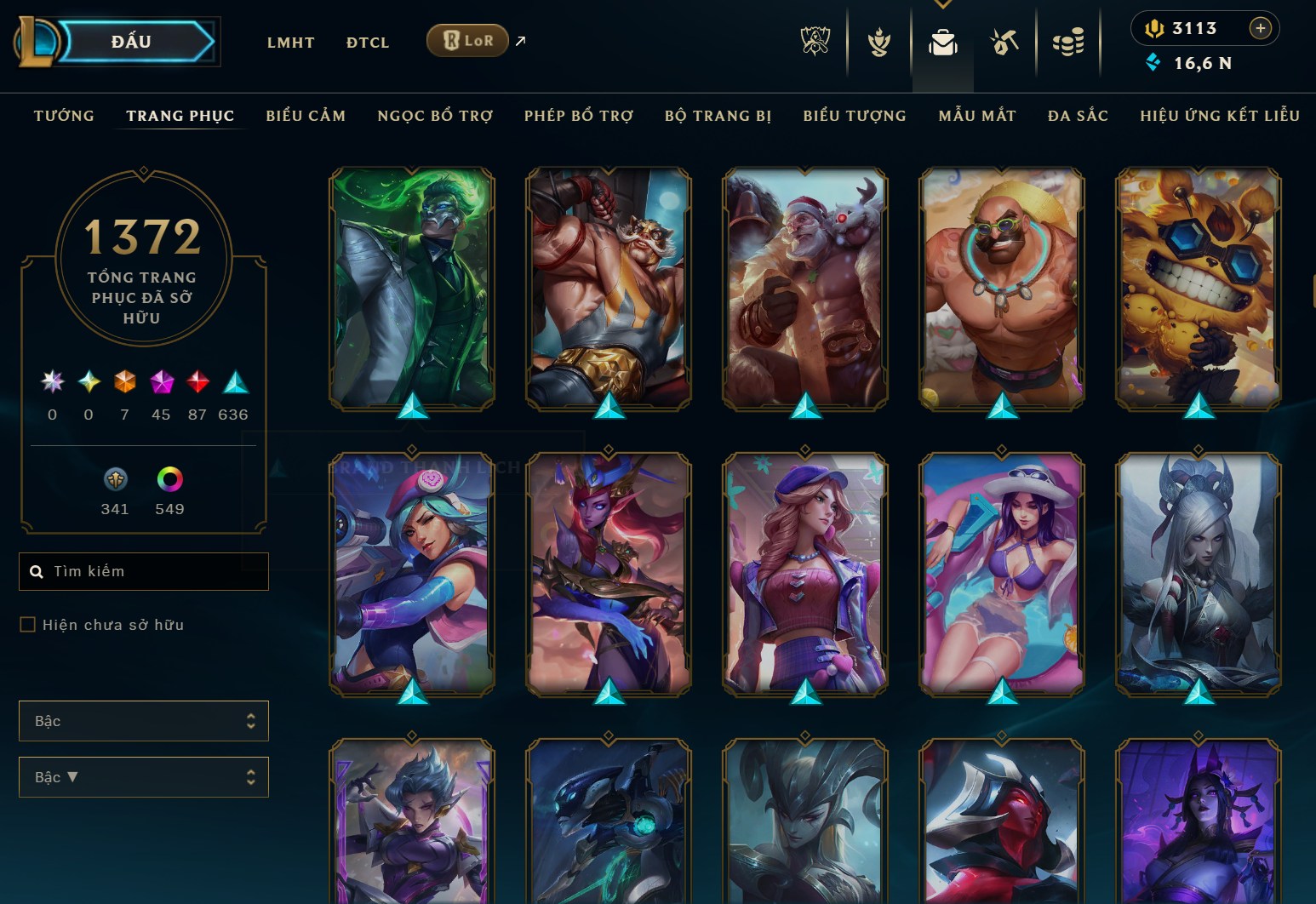Open the Store coins icon
Viewport: 1316px width, 904px height.
click(1069, 43)
